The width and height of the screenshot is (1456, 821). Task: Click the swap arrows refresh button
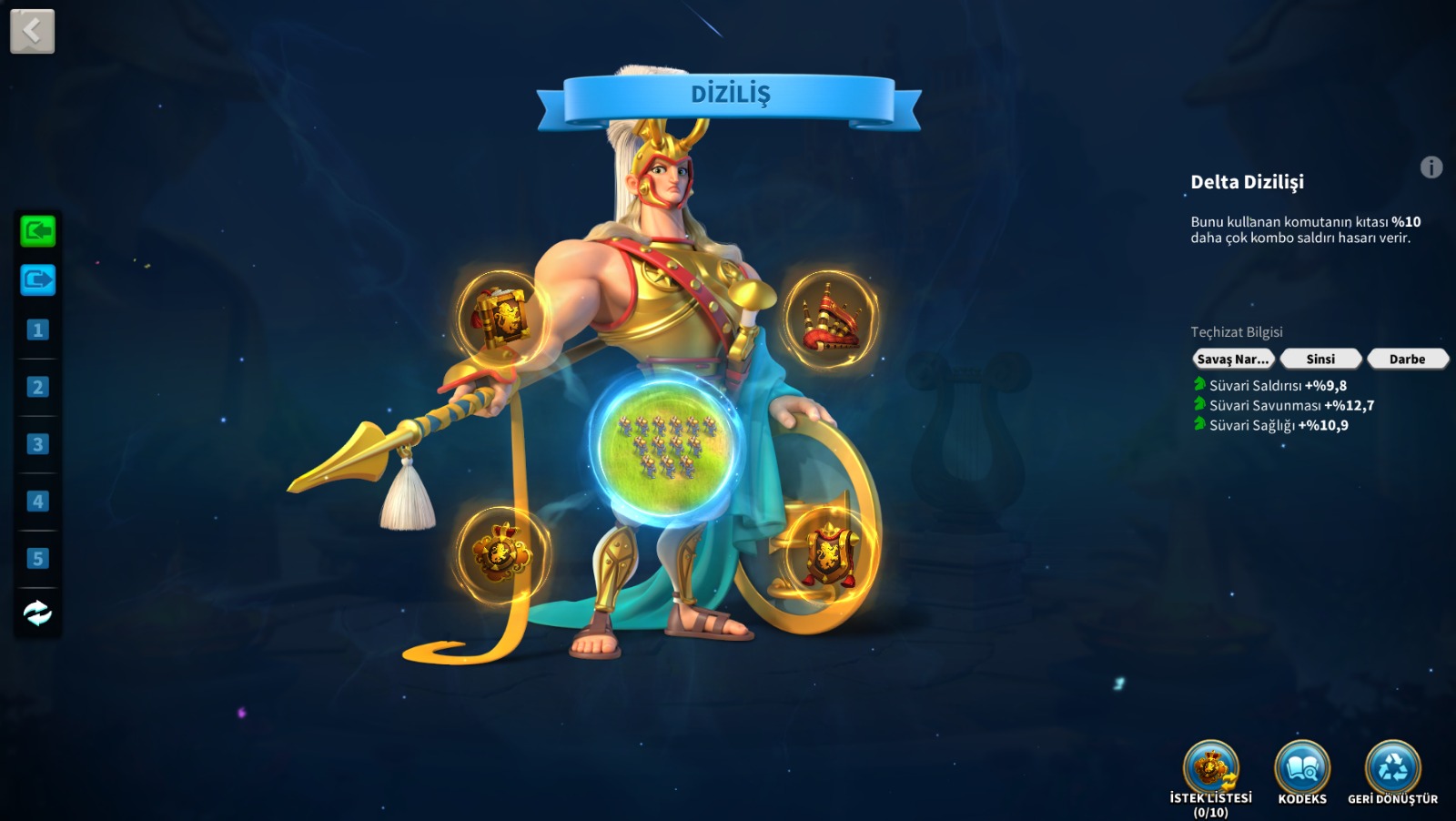[37, 613]
